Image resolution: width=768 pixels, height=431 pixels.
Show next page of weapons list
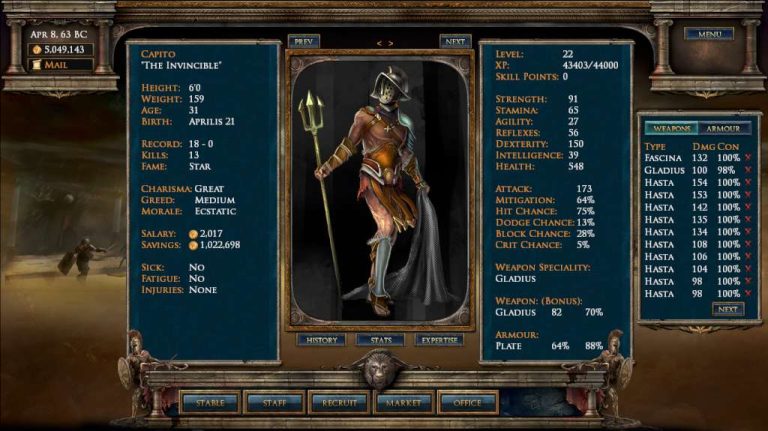click(x=728, y=309)
